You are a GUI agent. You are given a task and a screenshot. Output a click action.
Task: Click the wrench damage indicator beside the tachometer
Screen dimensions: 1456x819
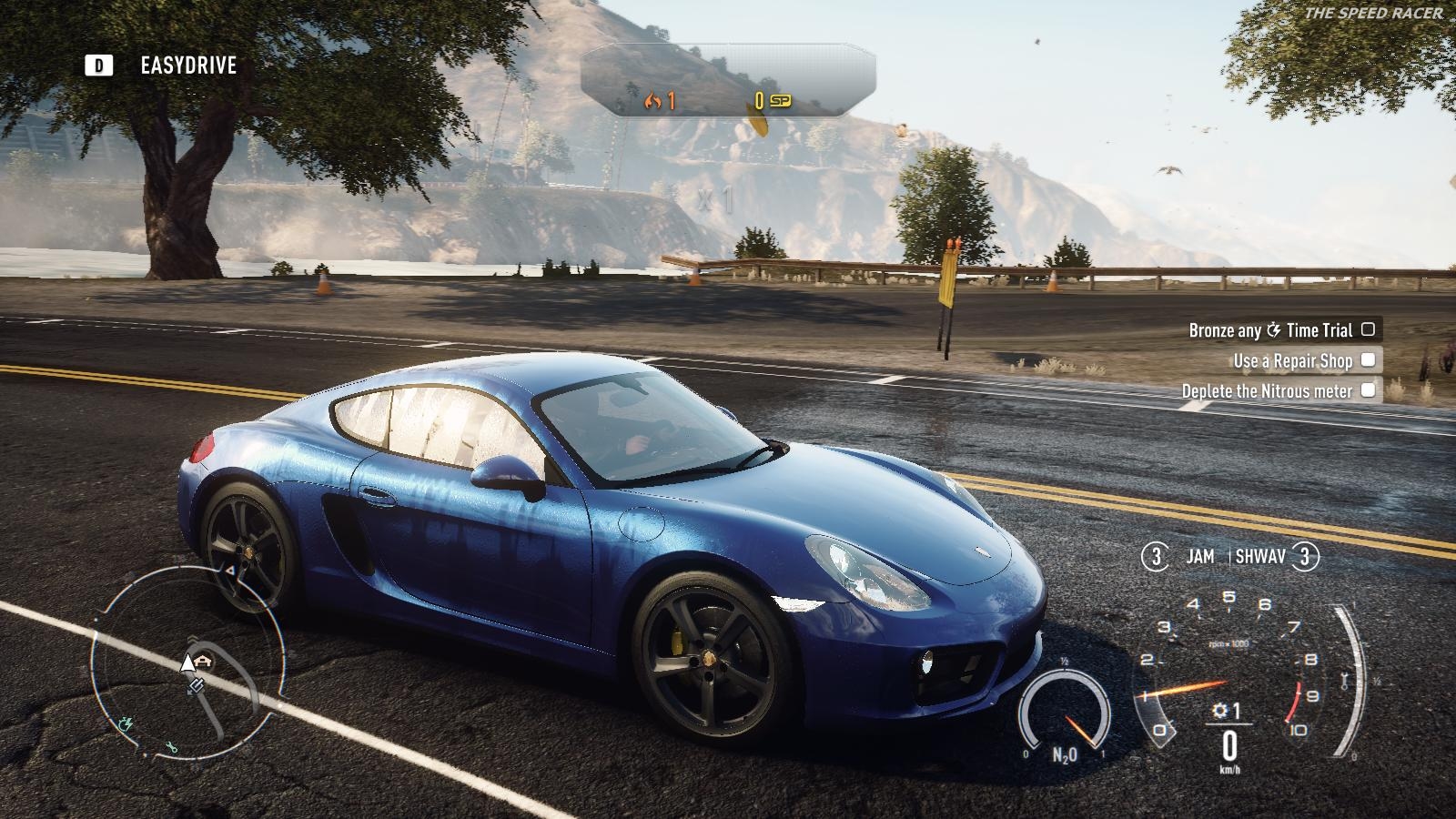[x=1344, y=679]
